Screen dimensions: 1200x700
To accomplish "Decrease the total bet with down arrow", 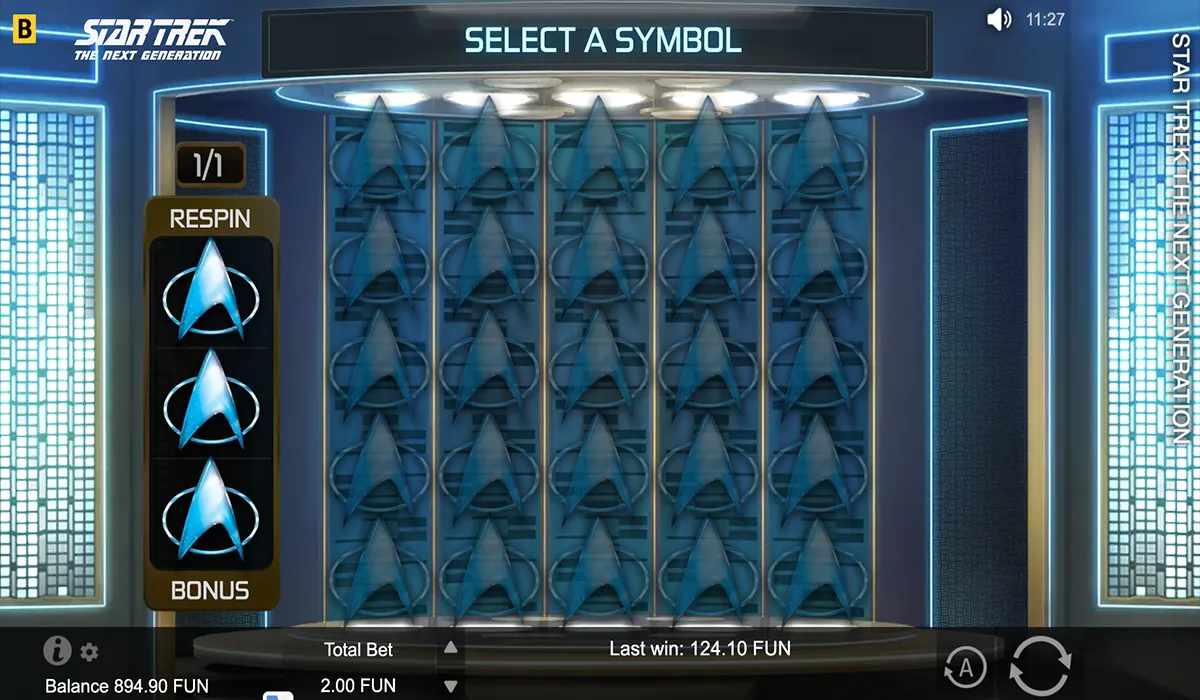I will [451, 687].
